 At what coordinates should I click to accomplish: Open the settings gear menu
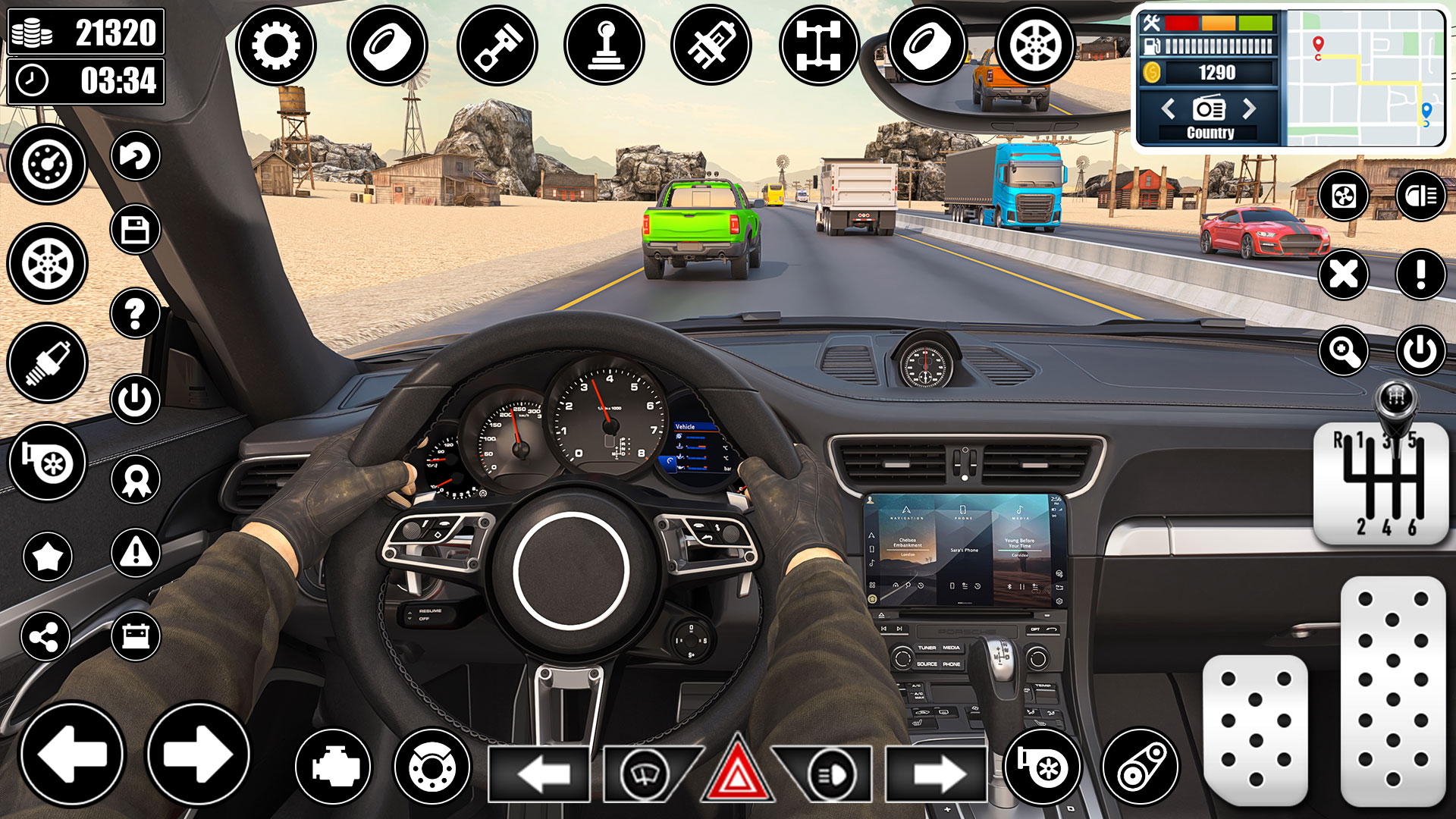tap(278, 45)
